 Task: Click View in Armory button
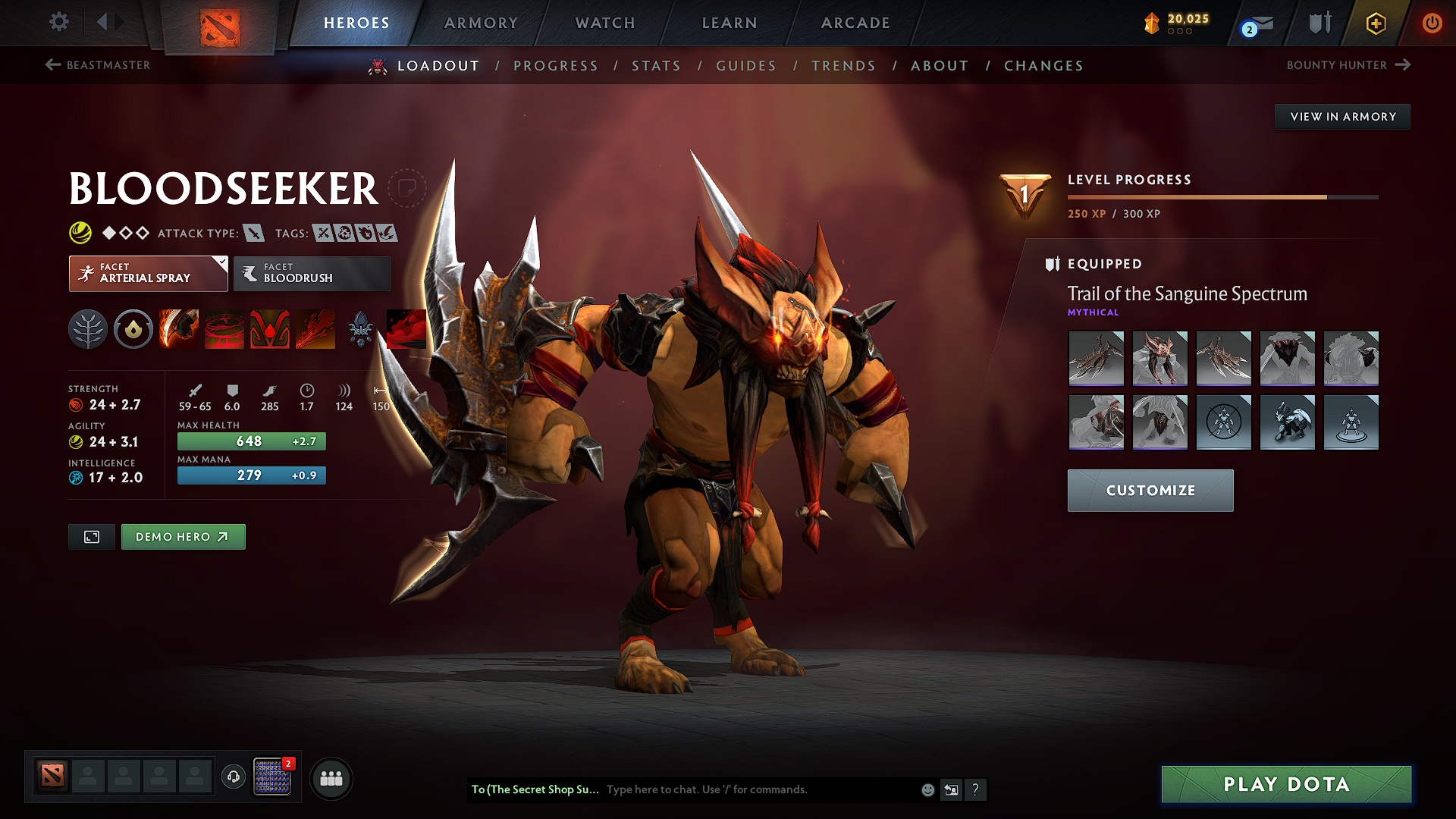pos(1342,117)
